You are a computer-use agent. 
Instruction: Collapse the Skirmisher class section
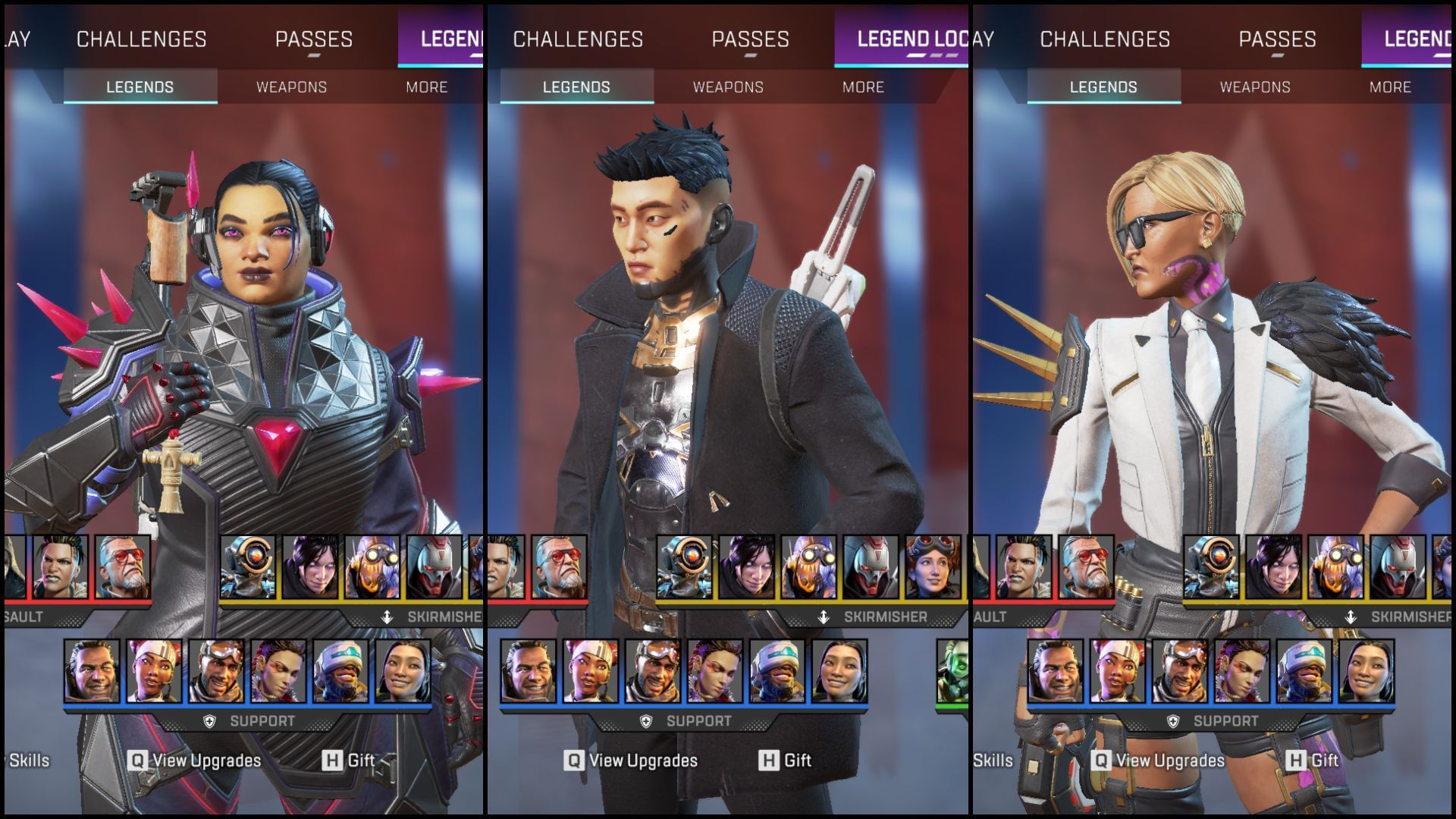pos(864,616)
